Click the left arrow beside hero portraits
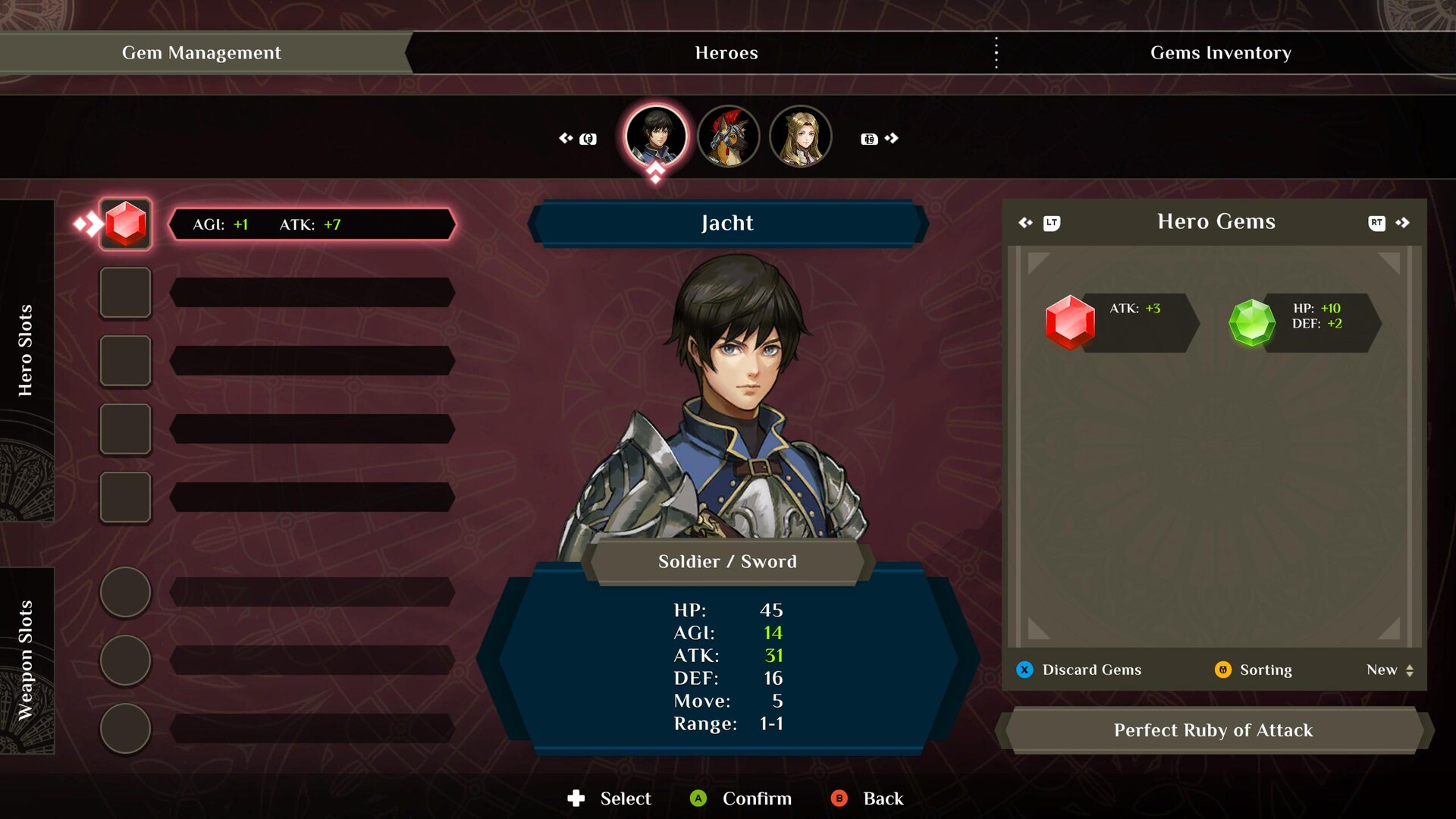Image resolution: width=1456 pixels, height=819 pixels. (x=567, y=138)
